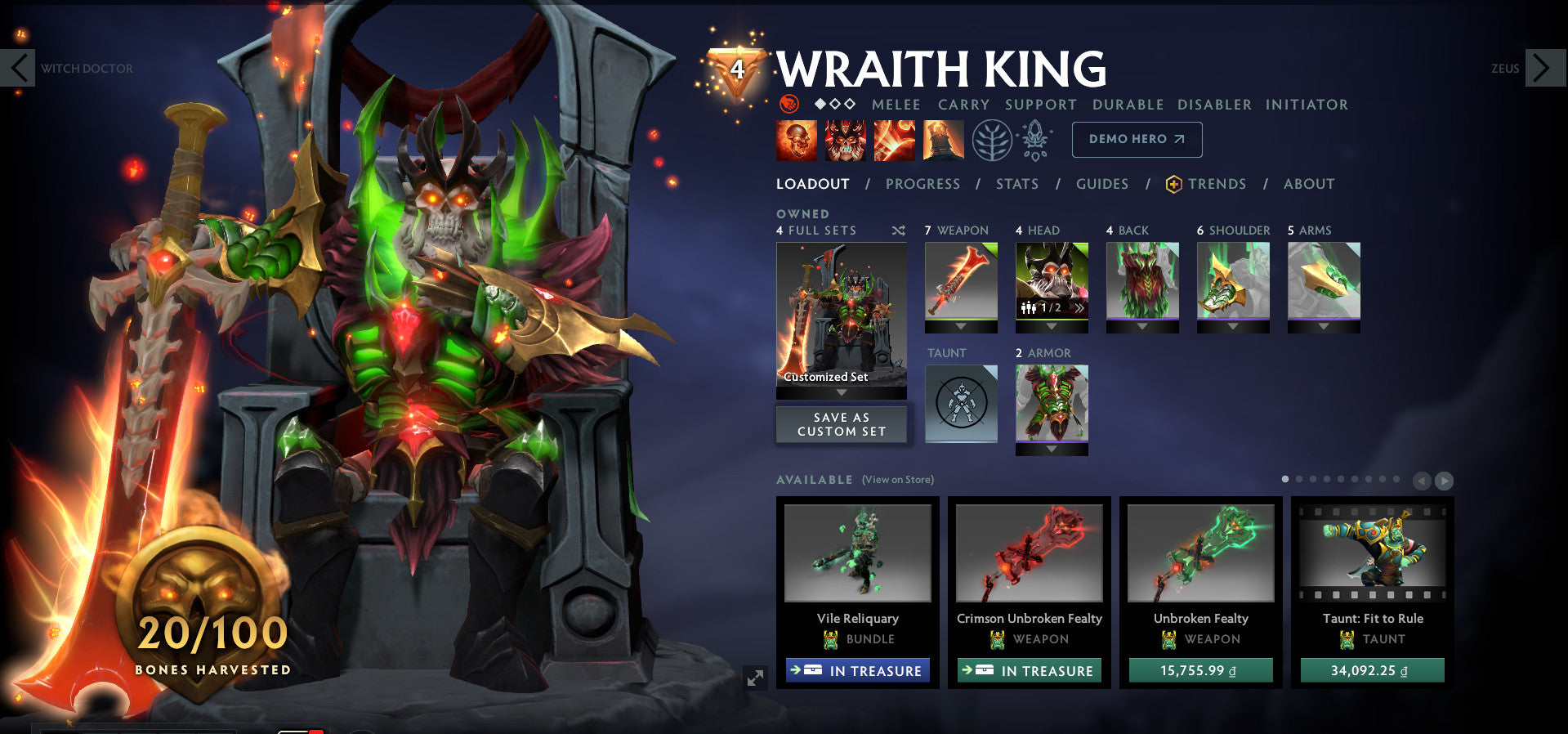Open the GUIDES tab

(x=1101, y=185)
